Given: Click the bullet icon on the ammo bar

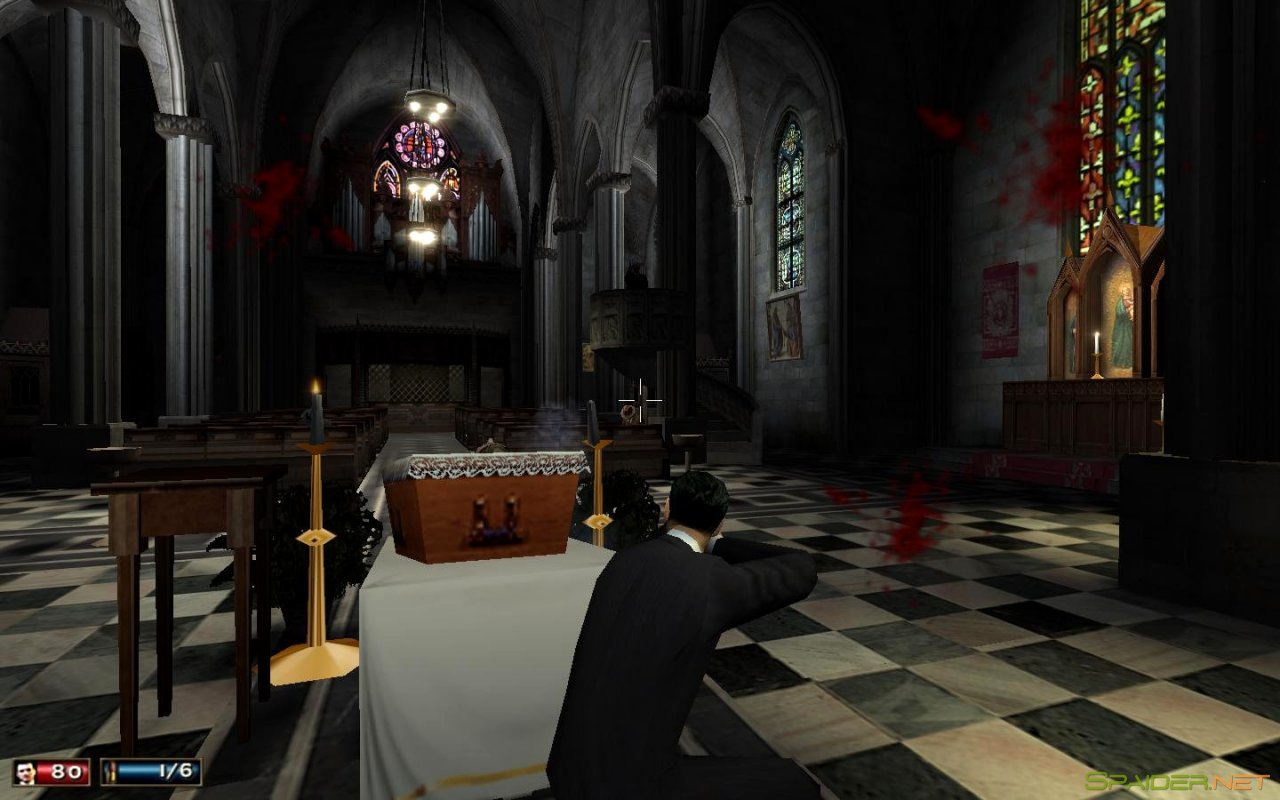Looking at the screenshot, I should click(x=112, y=771).
